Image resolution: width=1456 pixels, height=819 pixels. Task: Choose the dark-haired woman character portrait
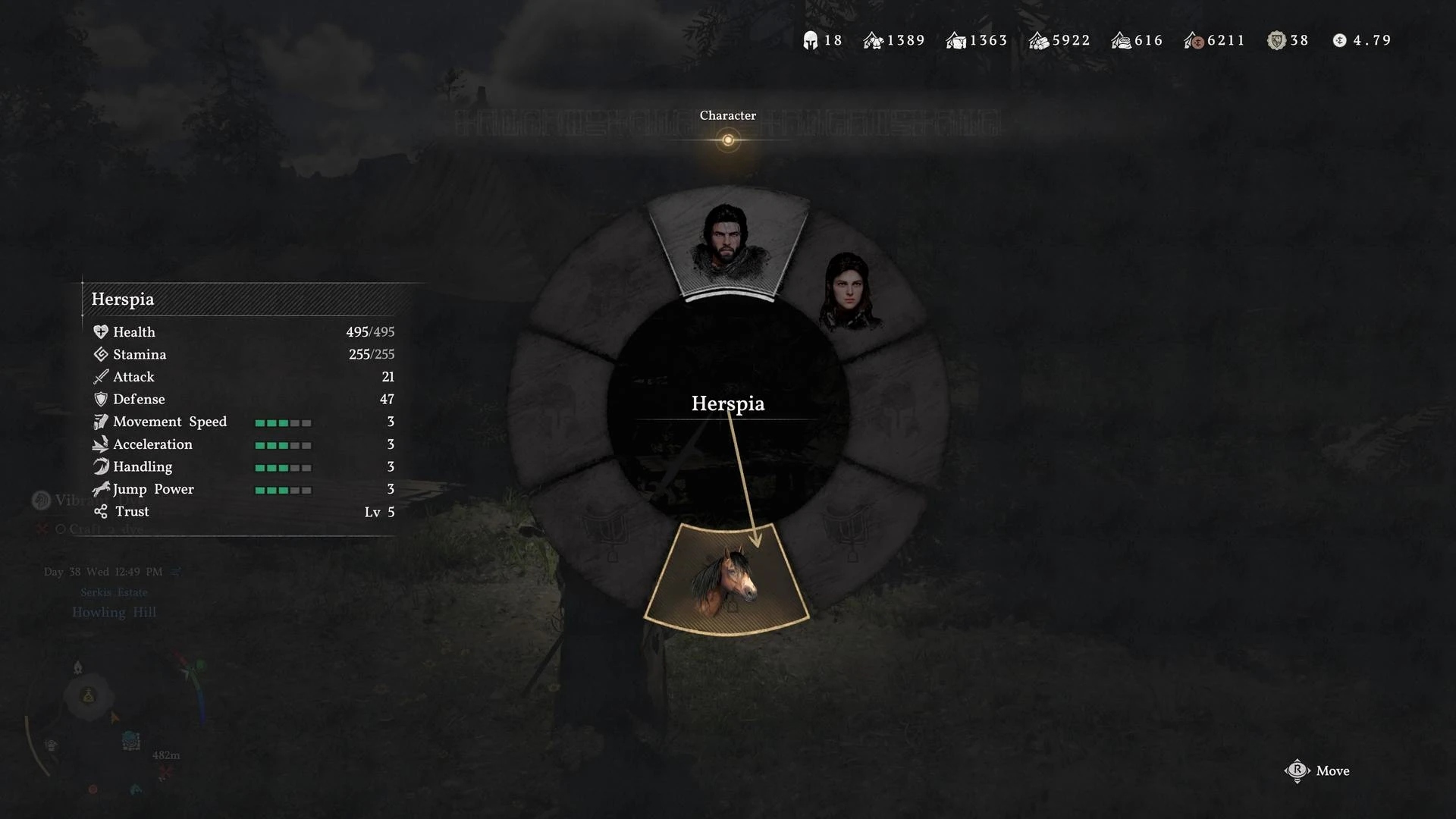850,292
